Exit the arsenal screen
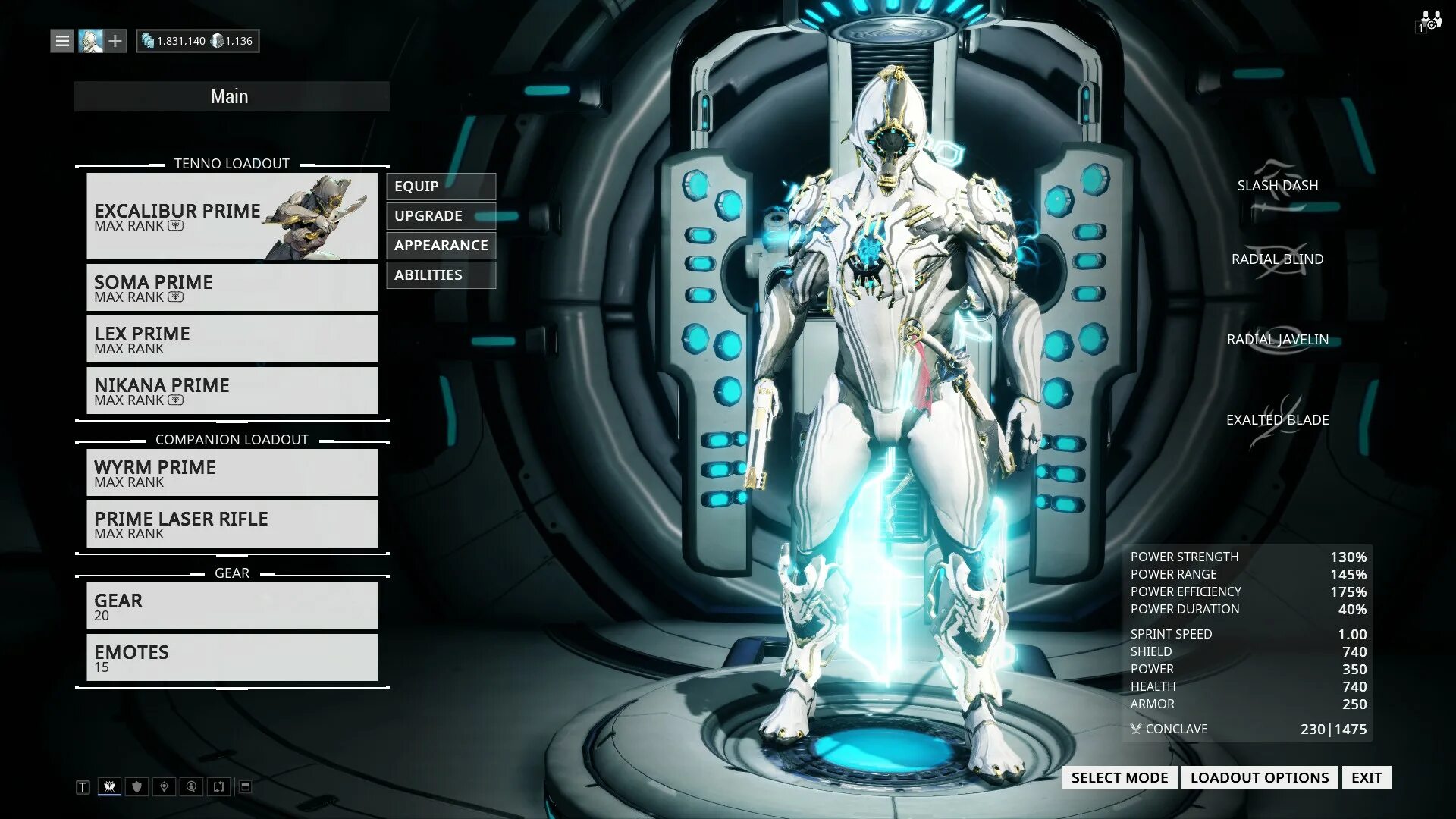Viewport: 1456px width, 819px height. tap(1367, 777)
